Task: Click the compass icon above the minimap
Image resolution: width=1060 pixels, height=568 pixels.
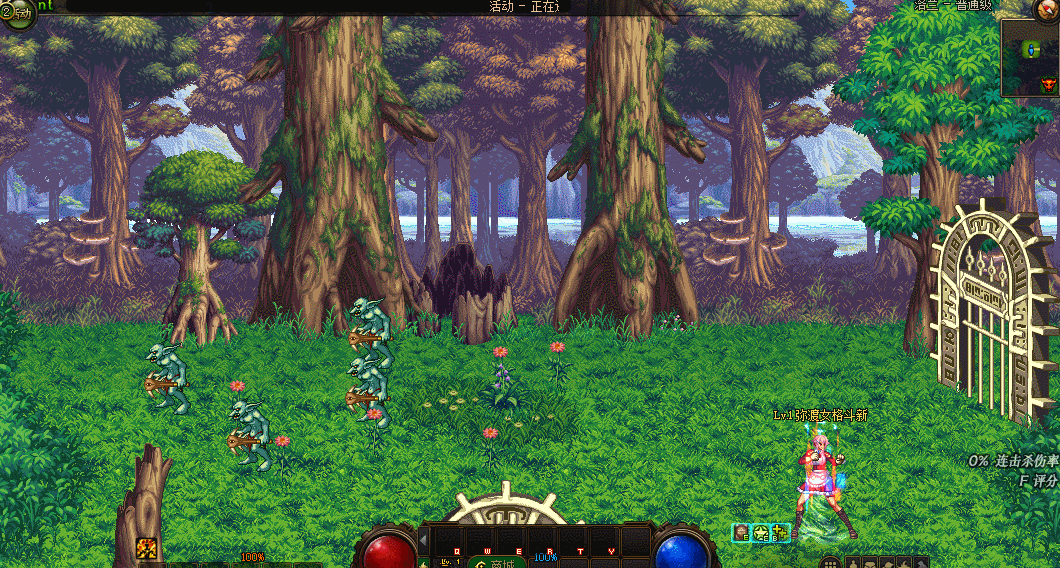Action: click(1046, 9)
